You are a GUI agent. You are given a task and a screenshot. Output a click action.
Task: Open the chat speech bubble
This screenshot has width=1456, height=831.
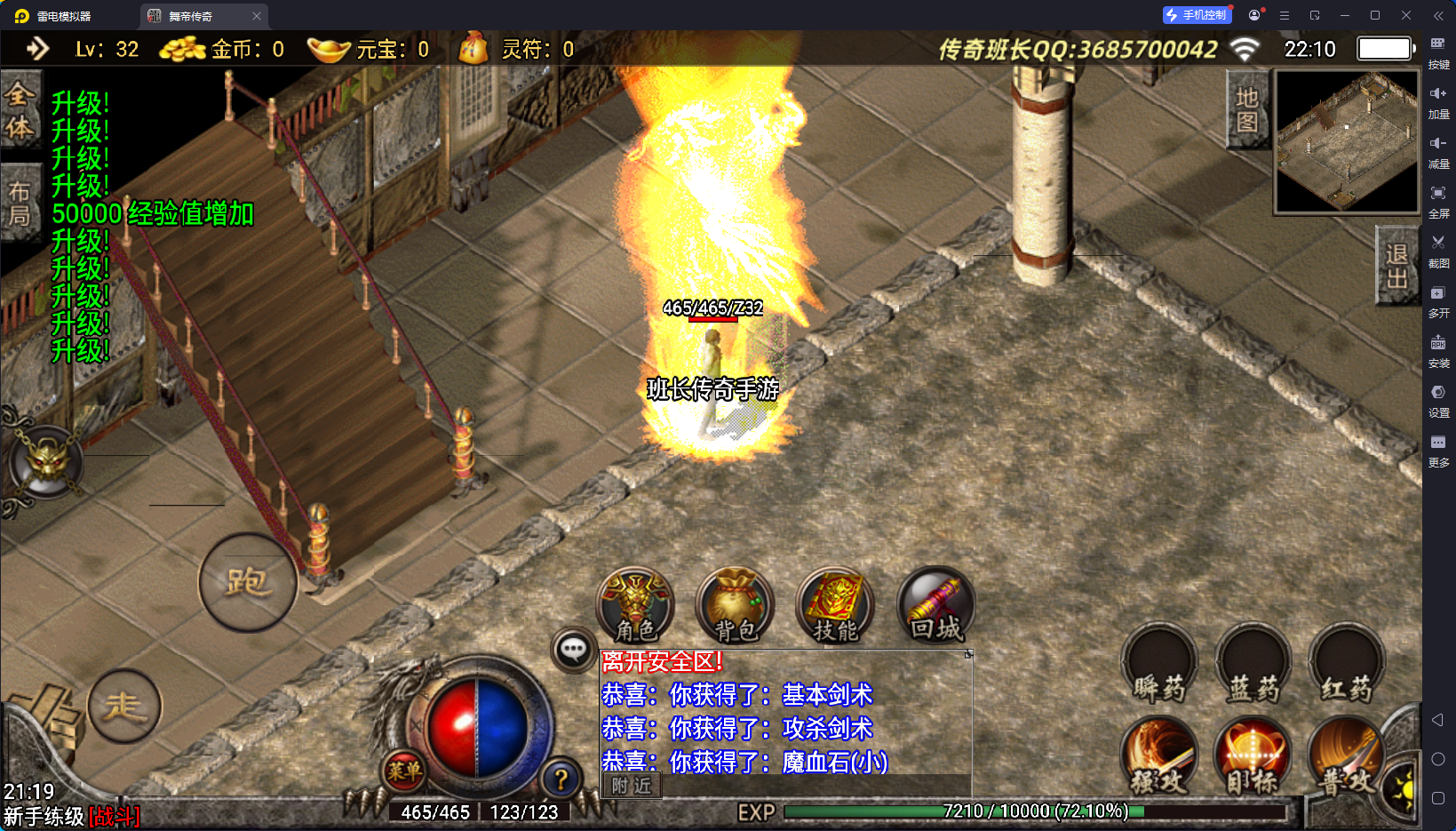point(573,651)
